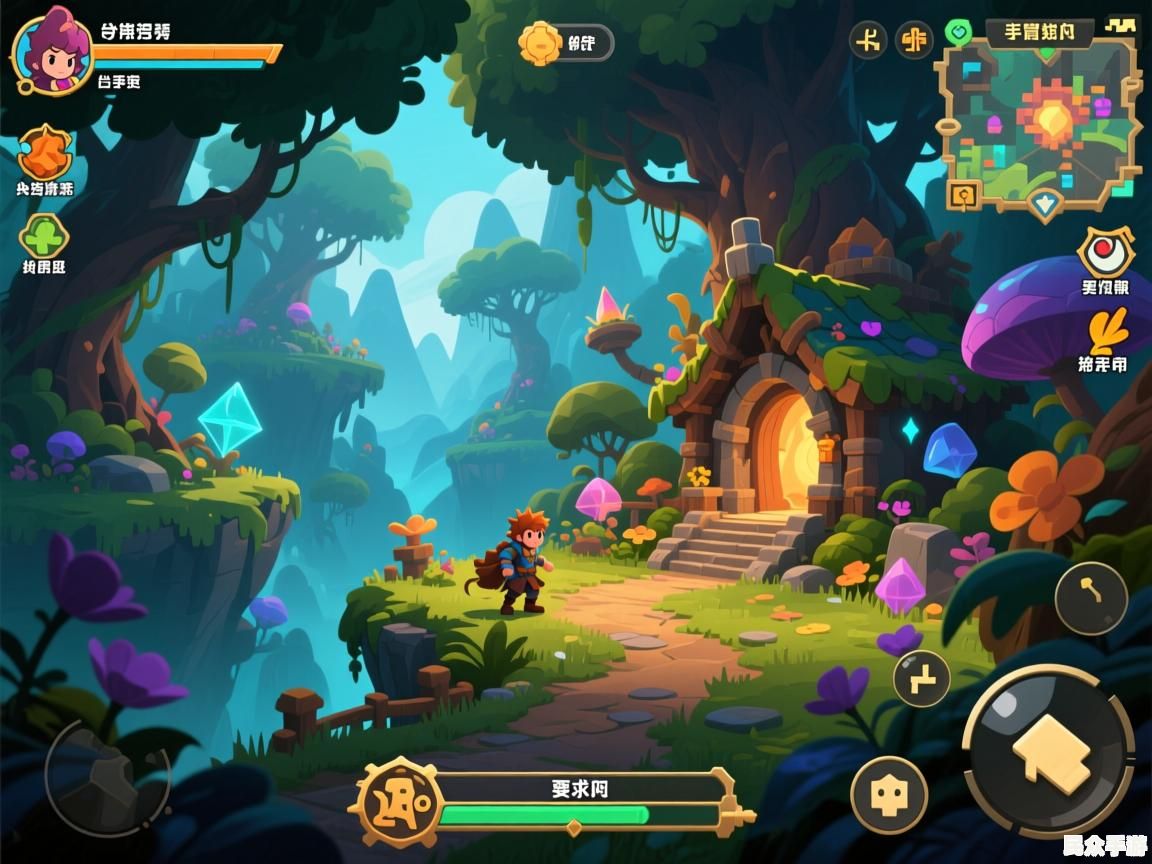
Task: Activate the small key skill button
Action: pyautogui.click(x=1091, y=598)
